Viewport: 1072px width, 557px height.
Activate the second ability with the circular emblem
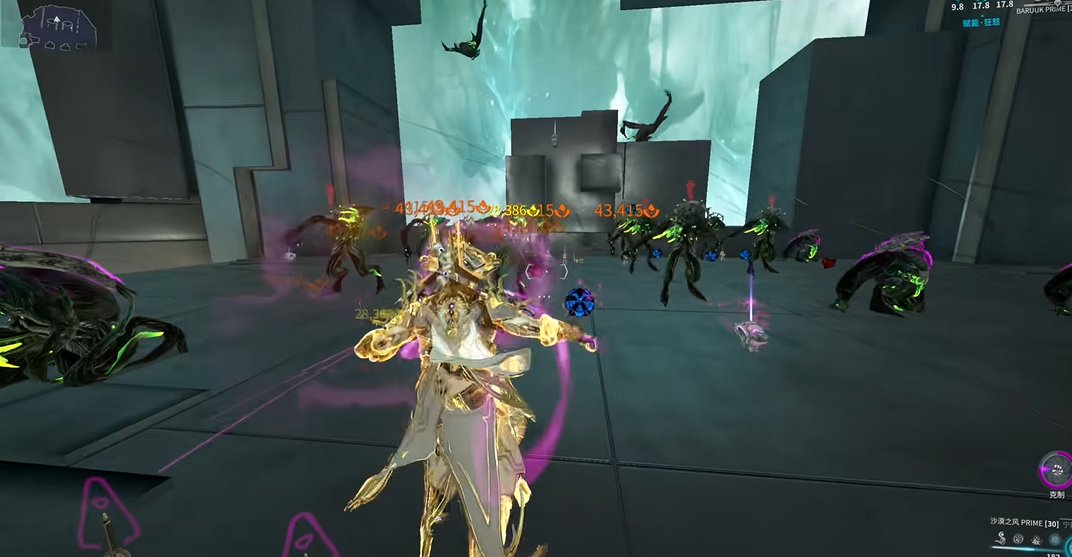1017,539
